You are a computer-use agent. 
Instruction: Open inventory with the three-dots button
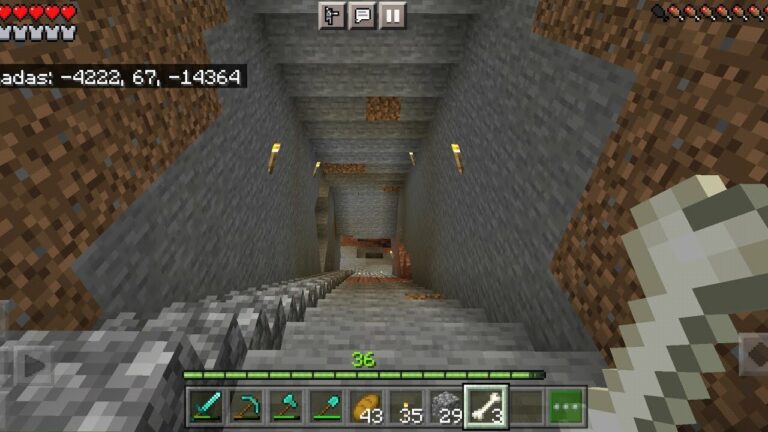[x=567, y=406]
